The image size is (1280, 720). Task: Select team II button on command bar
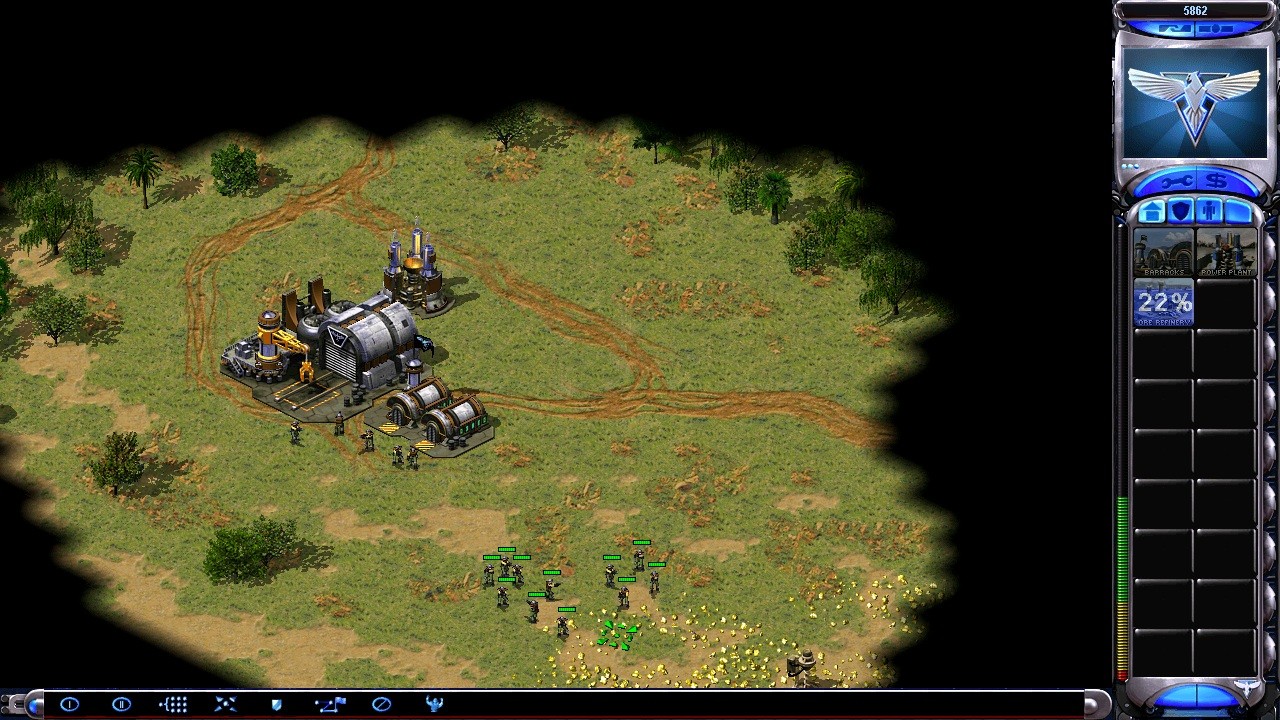[x=121, y=704]
